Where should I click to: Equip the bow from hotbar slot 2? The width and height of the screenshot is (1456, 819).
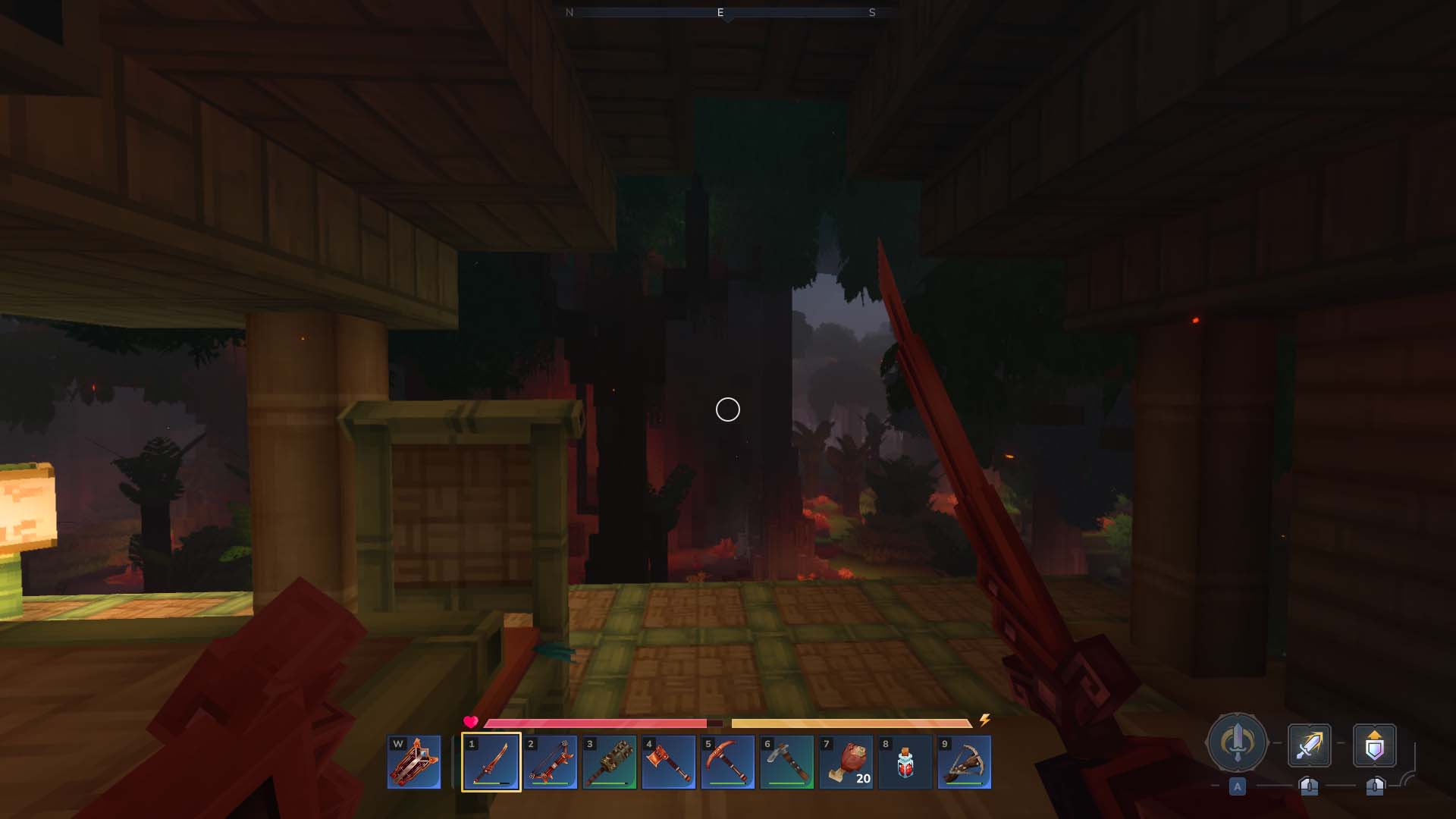click(x=551, y=762)
